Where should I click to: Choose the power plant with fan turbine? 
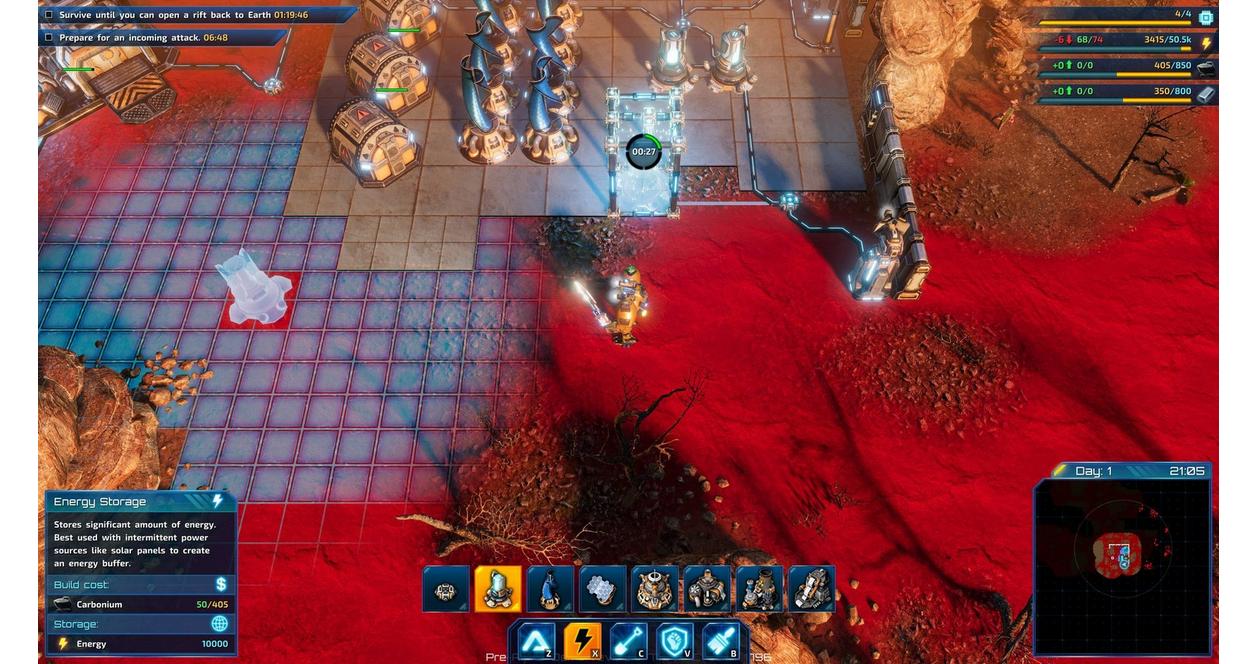point(707,590)
